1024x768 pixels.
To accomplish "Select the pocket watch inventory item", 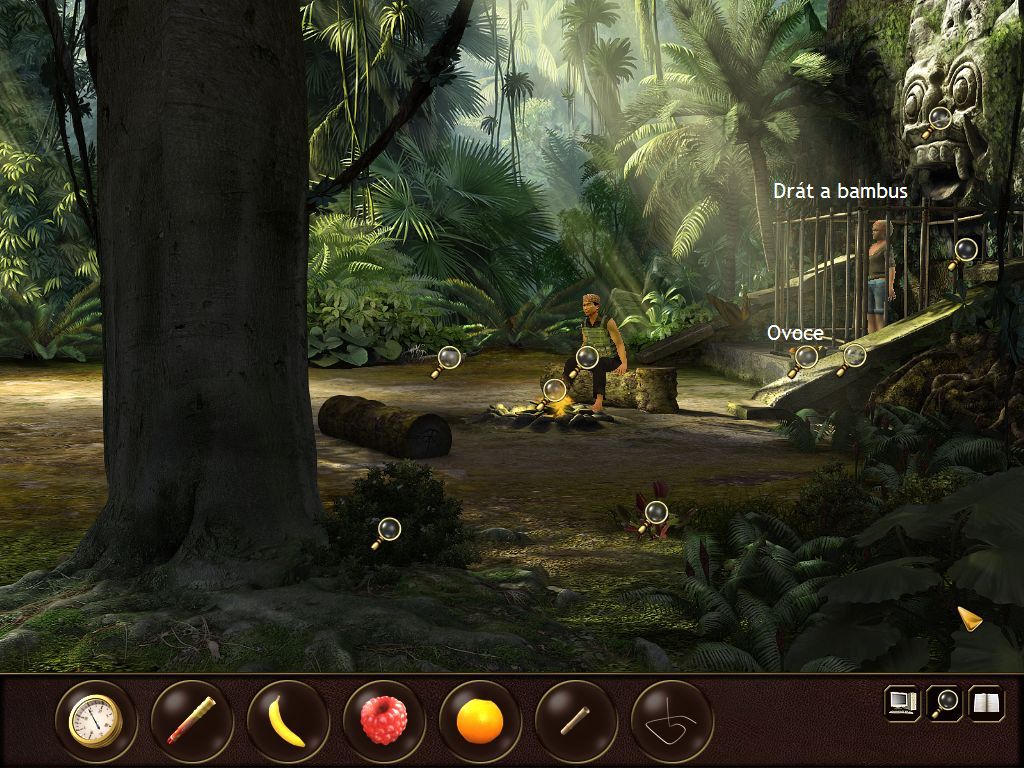I will pyautogui.click(x=96, y=721).
